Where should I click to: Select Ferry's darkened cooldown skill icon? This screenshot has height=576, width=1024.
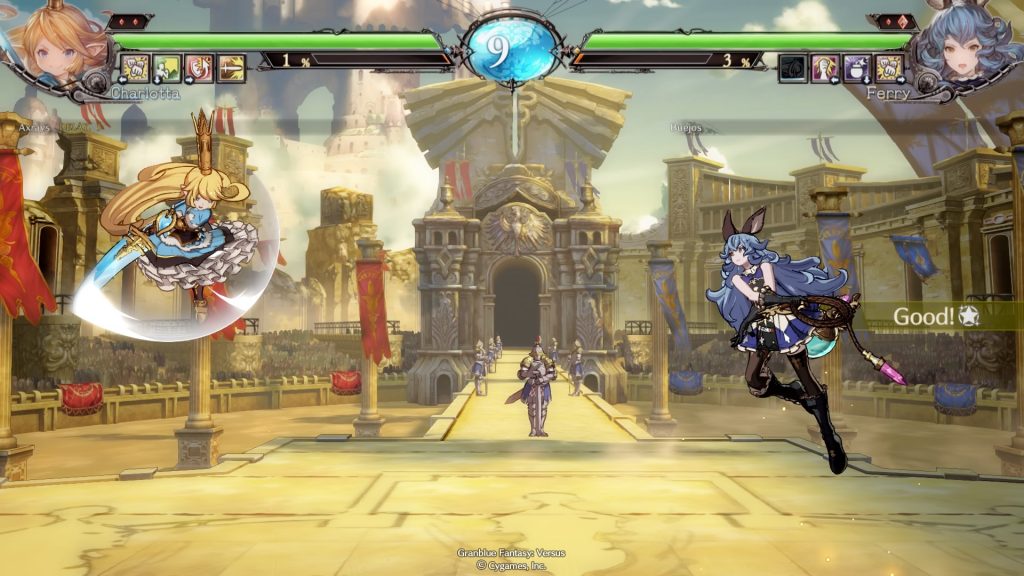pos(793,68)
